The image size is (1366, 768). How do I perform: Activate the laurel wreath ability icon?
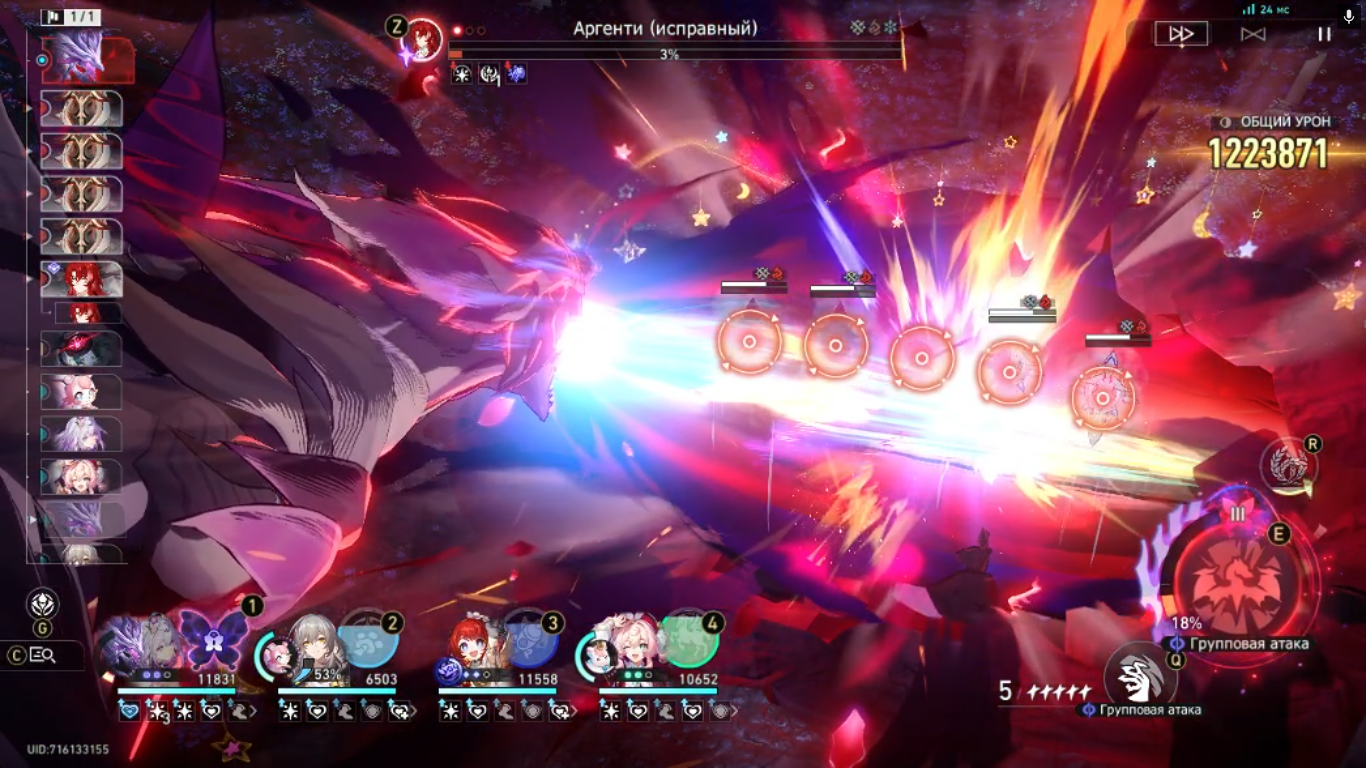1288,466
